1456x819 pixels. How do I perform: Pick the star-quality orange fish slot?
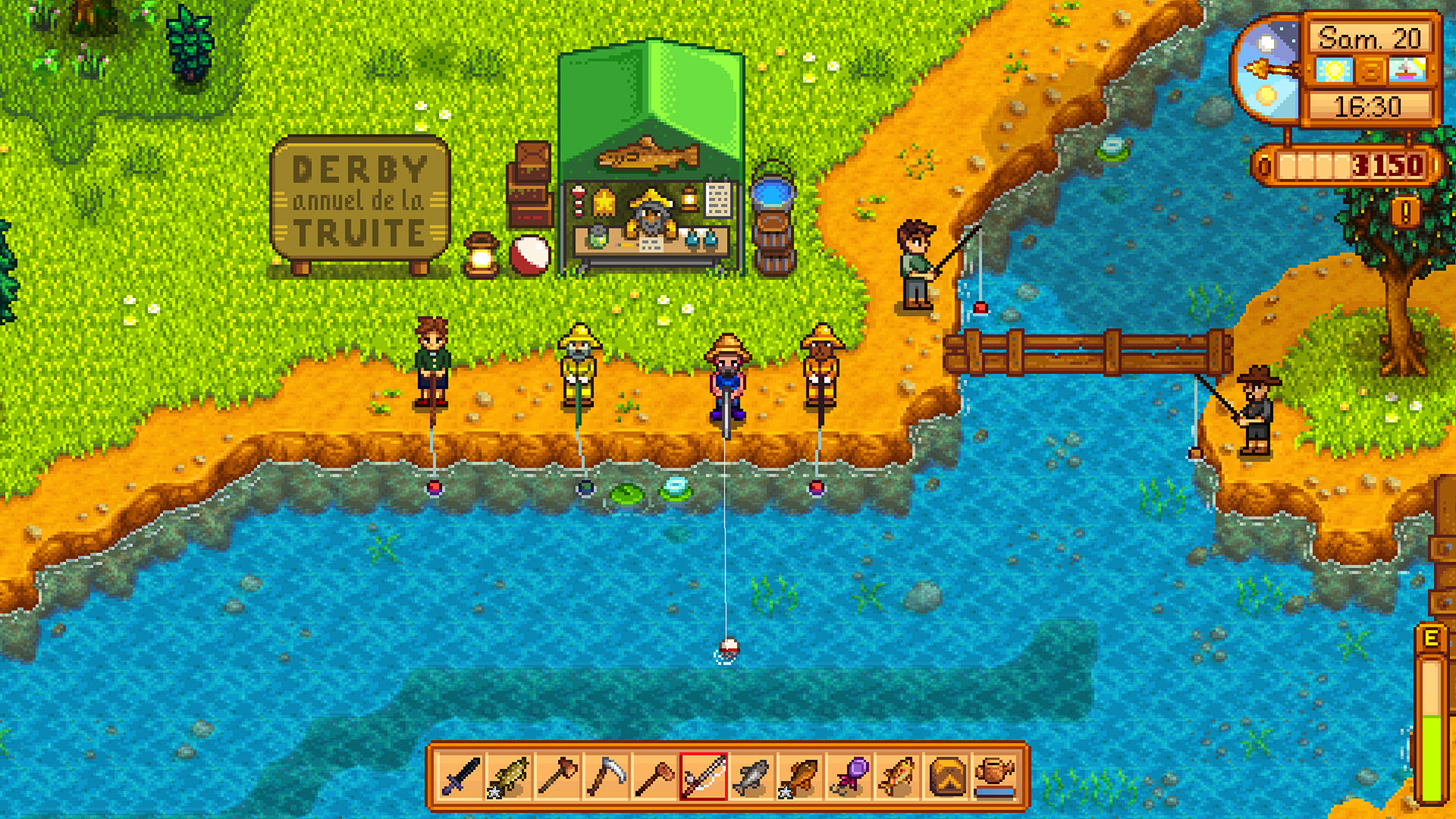click(x=801, y=777)
